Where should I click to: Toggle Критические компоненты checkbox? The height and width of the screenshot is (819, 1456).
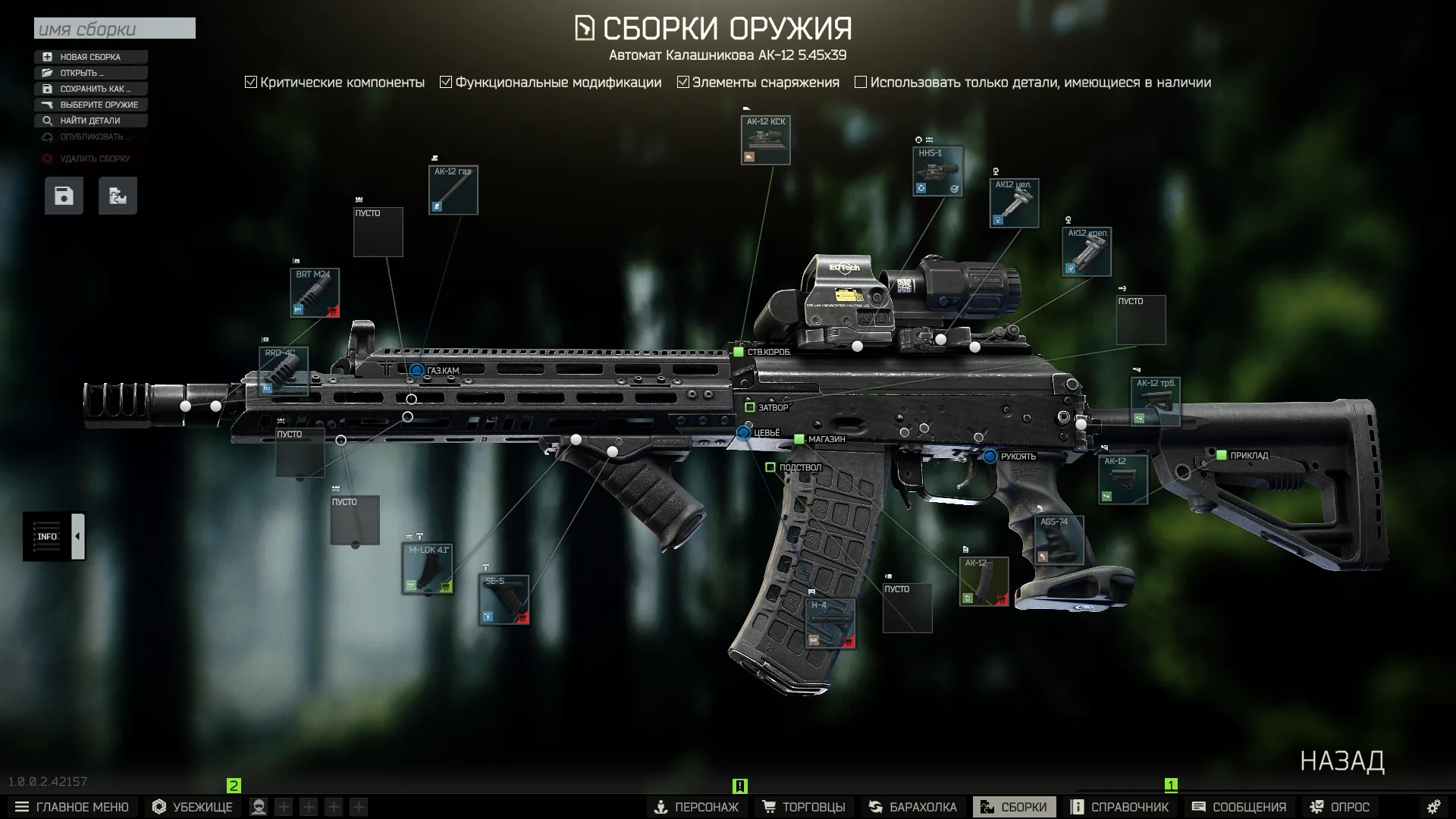click(x=251, y=82)
